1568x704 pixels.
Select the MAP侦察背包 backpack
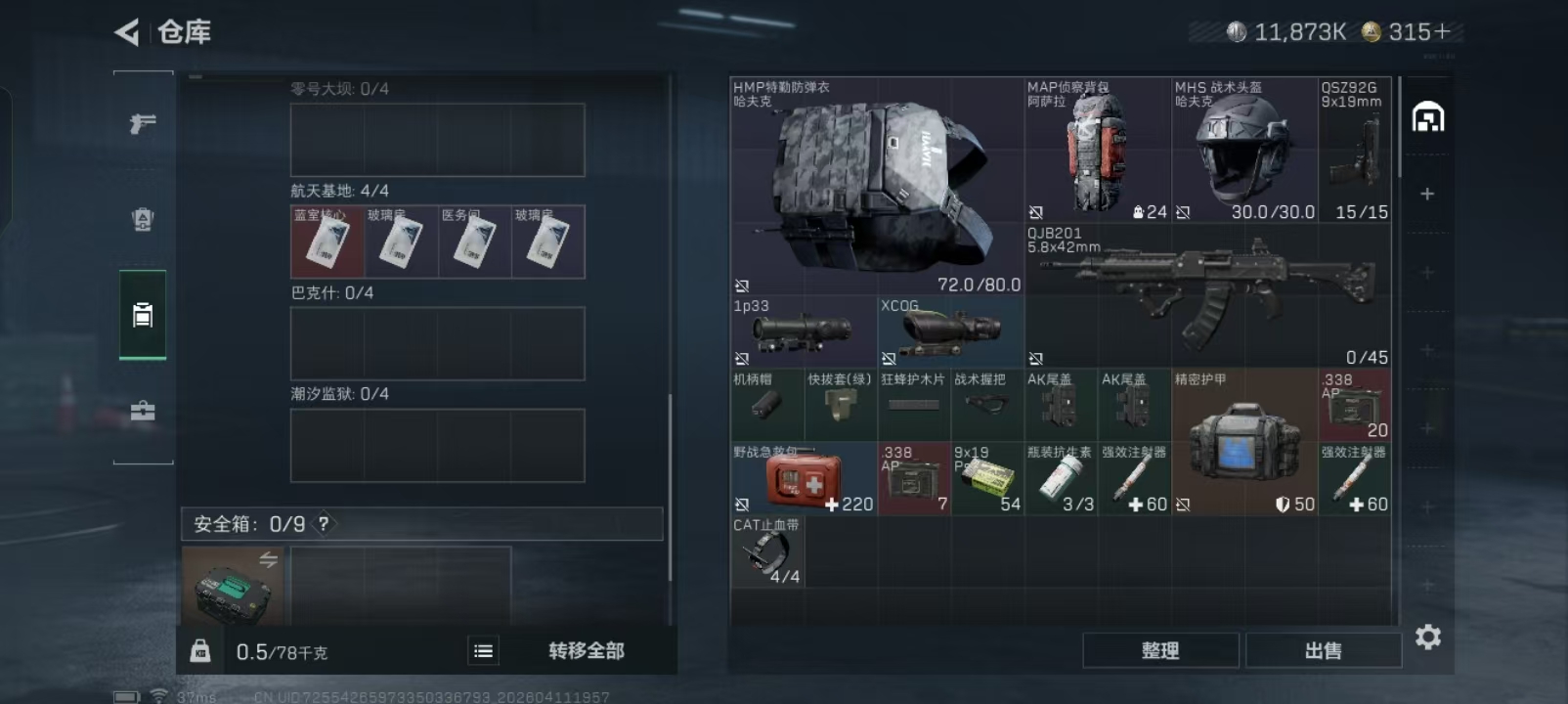[1097, 150]
